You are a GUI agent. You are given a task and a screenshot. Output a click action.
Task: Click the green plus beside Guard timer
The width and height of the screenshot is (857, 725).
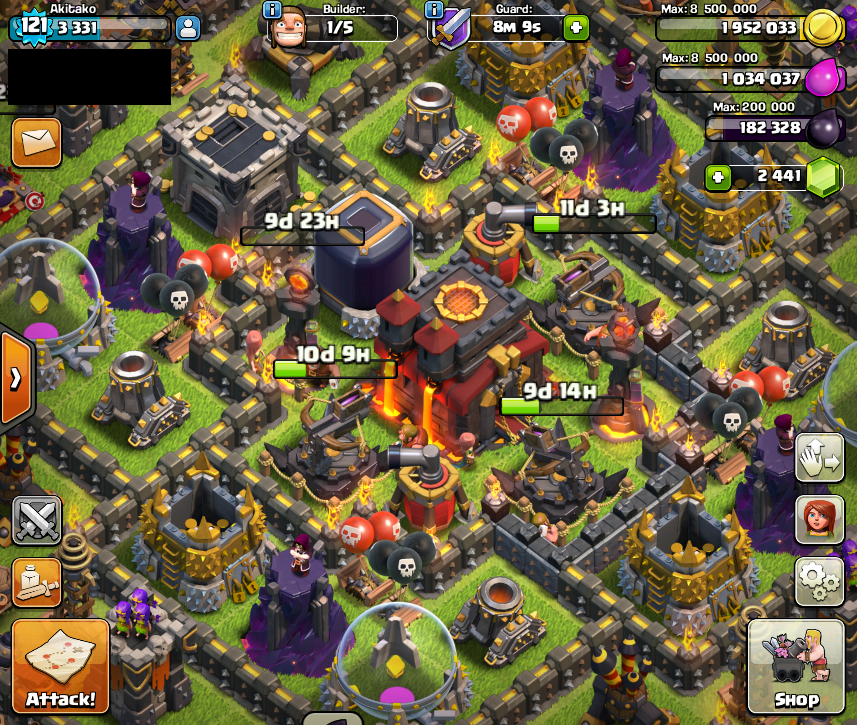click(x=576, y=27)
